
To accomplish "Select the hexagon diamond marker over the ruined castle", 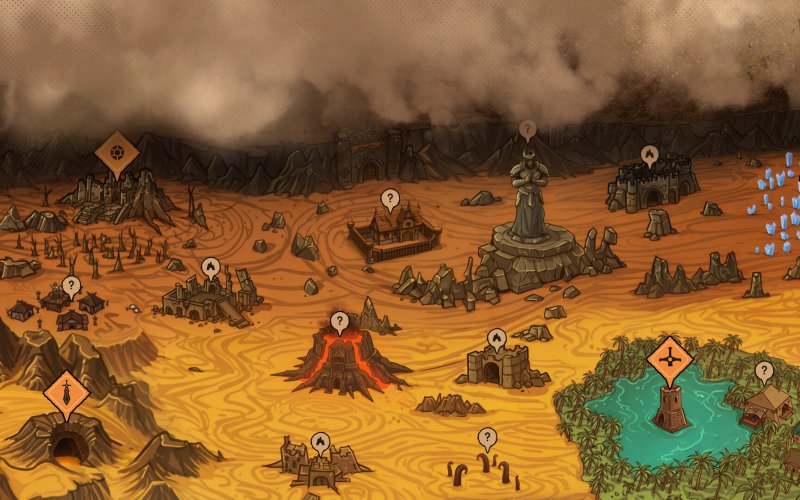I will coord(116,151).
